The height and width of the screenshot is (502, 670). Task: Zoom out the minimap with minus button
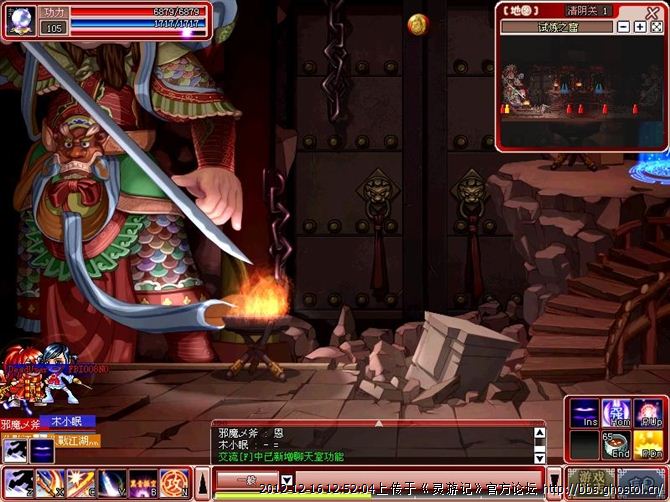(624, 27)
